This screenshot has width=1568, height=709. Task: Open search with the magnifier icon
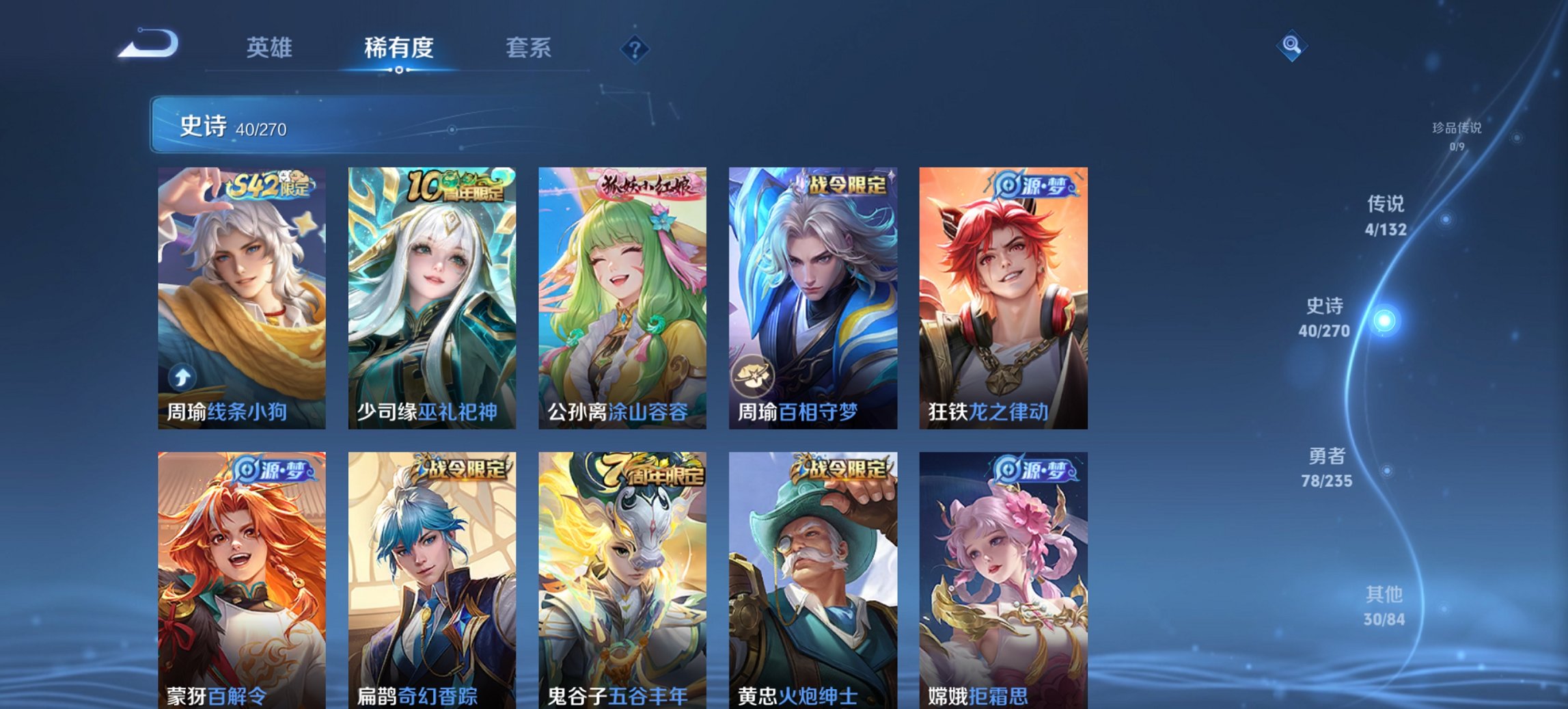point(1290,46)
